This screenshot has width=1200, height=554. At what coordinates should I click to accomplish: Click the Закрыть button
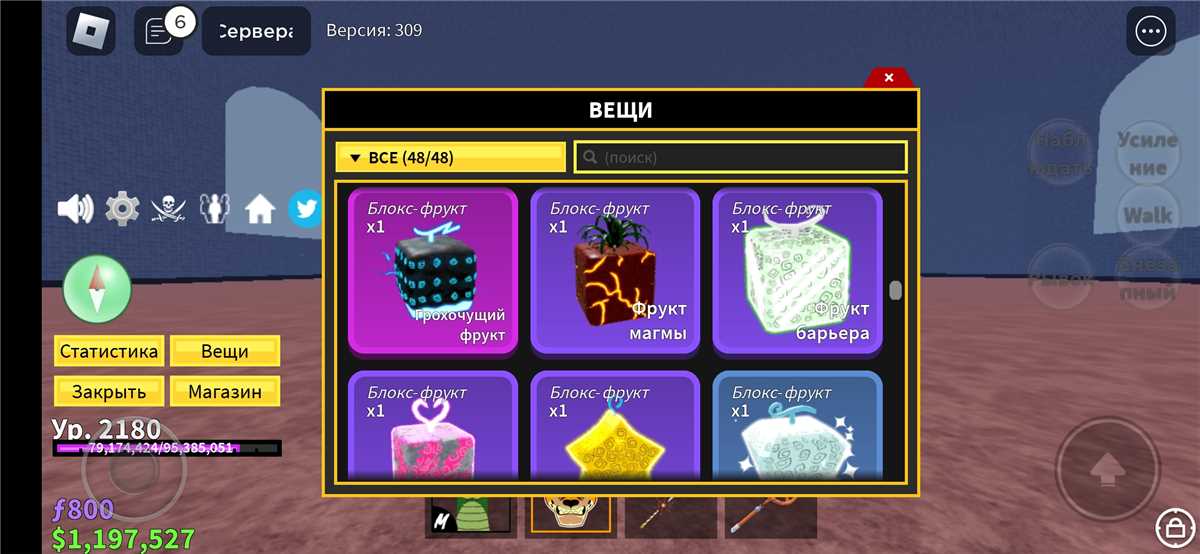click(x=108, y=392)
